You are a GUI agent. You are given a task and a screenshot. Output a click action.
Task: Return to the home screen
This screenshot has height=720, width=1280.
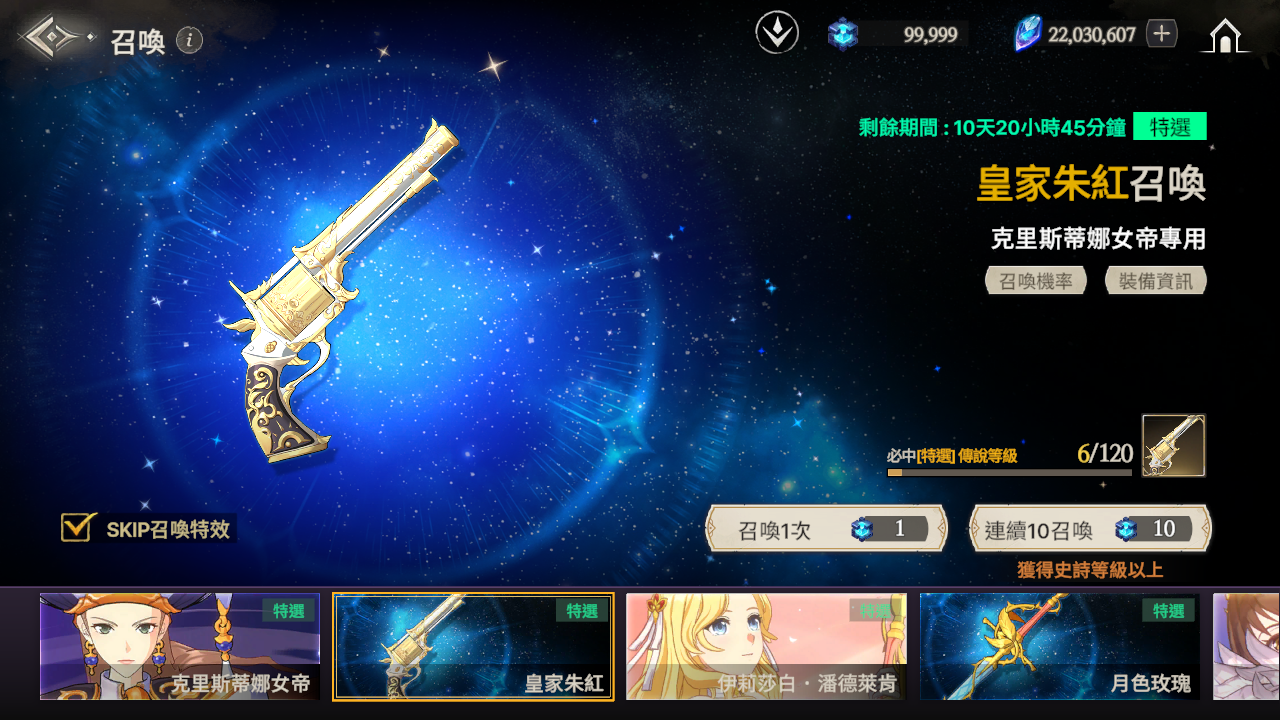tap(1224, 36)
